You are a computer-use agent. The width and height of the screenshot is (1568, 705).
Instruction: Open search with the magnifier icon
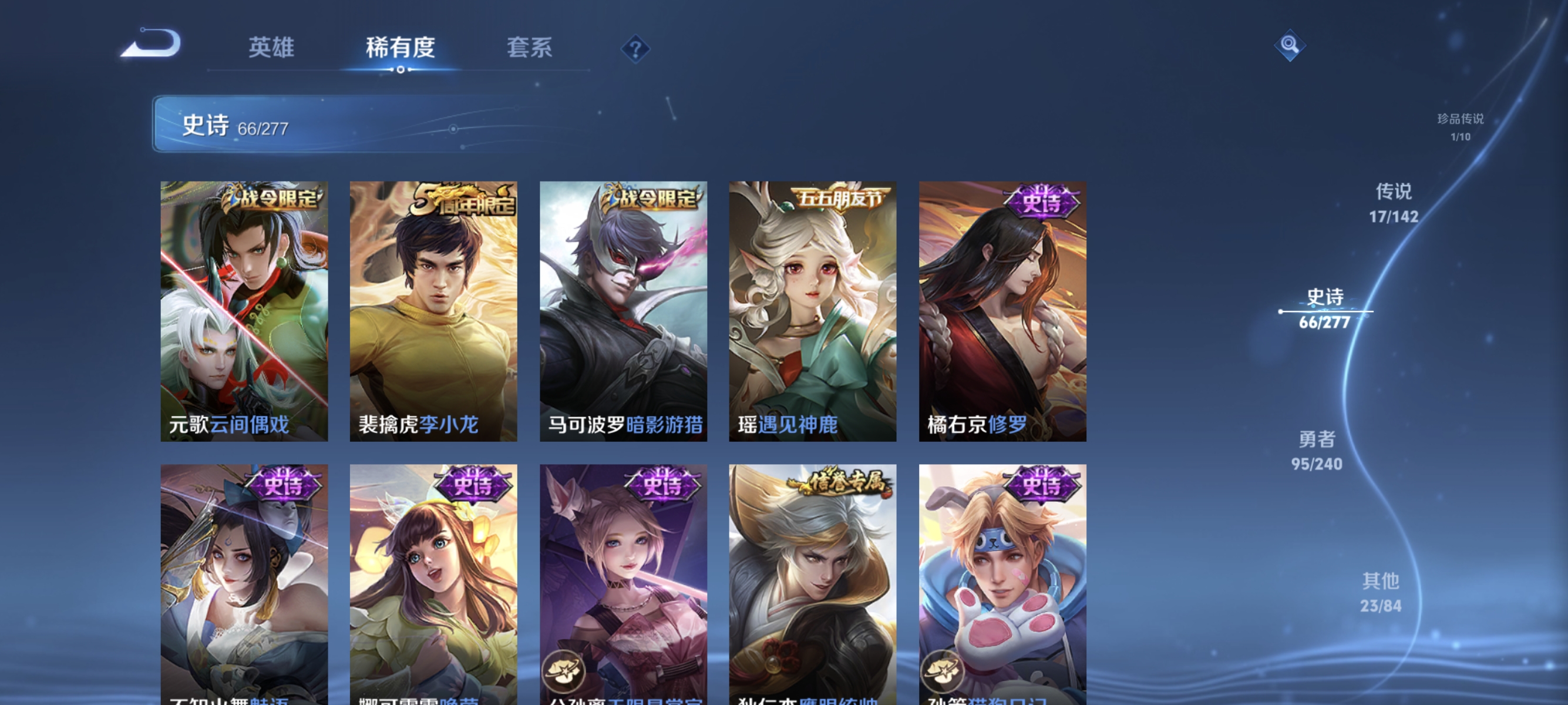1290,46
